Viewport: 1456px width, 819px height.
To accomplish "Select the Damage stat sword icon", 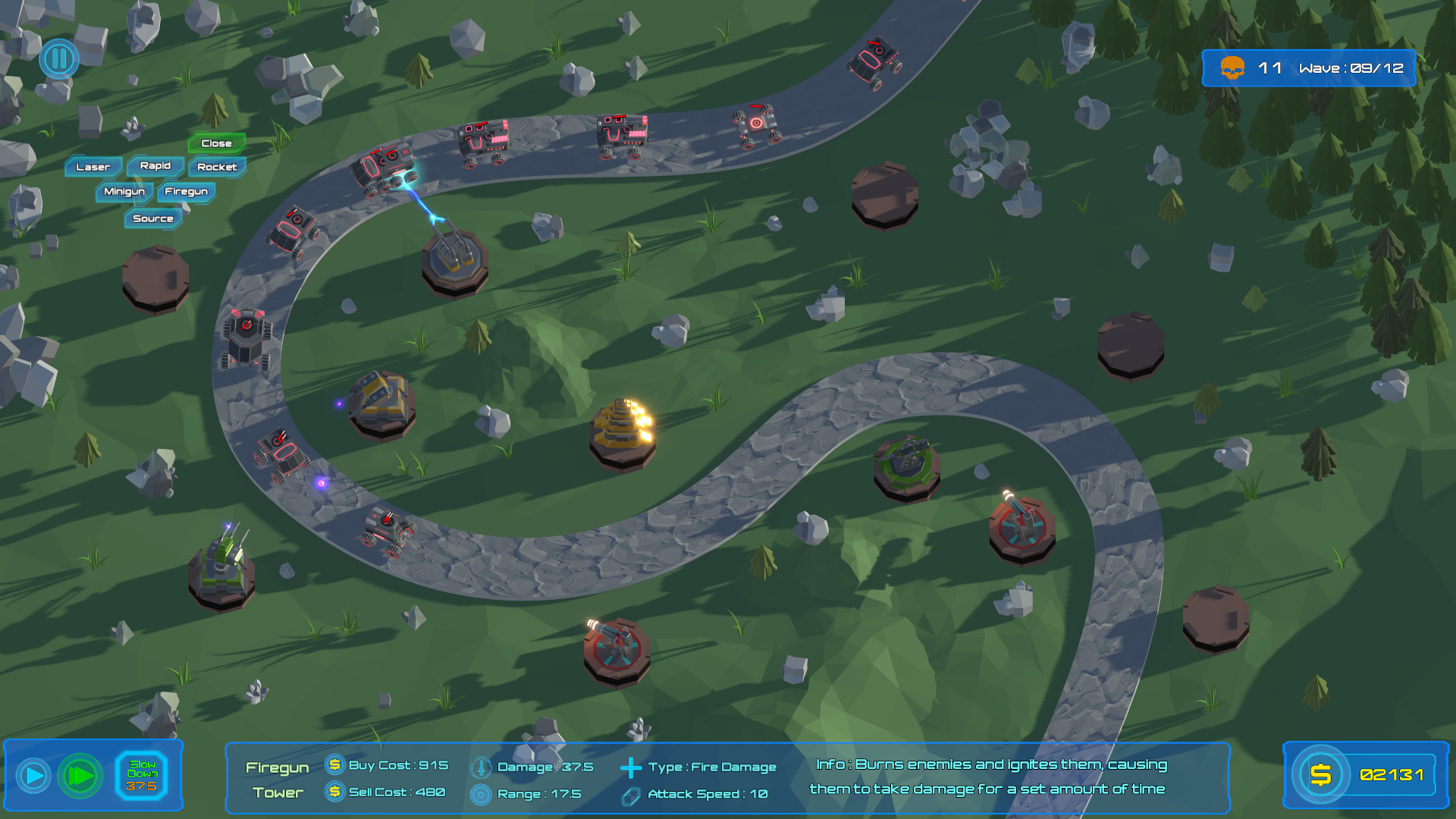I will pyautogui.click(x=480, y=766).
